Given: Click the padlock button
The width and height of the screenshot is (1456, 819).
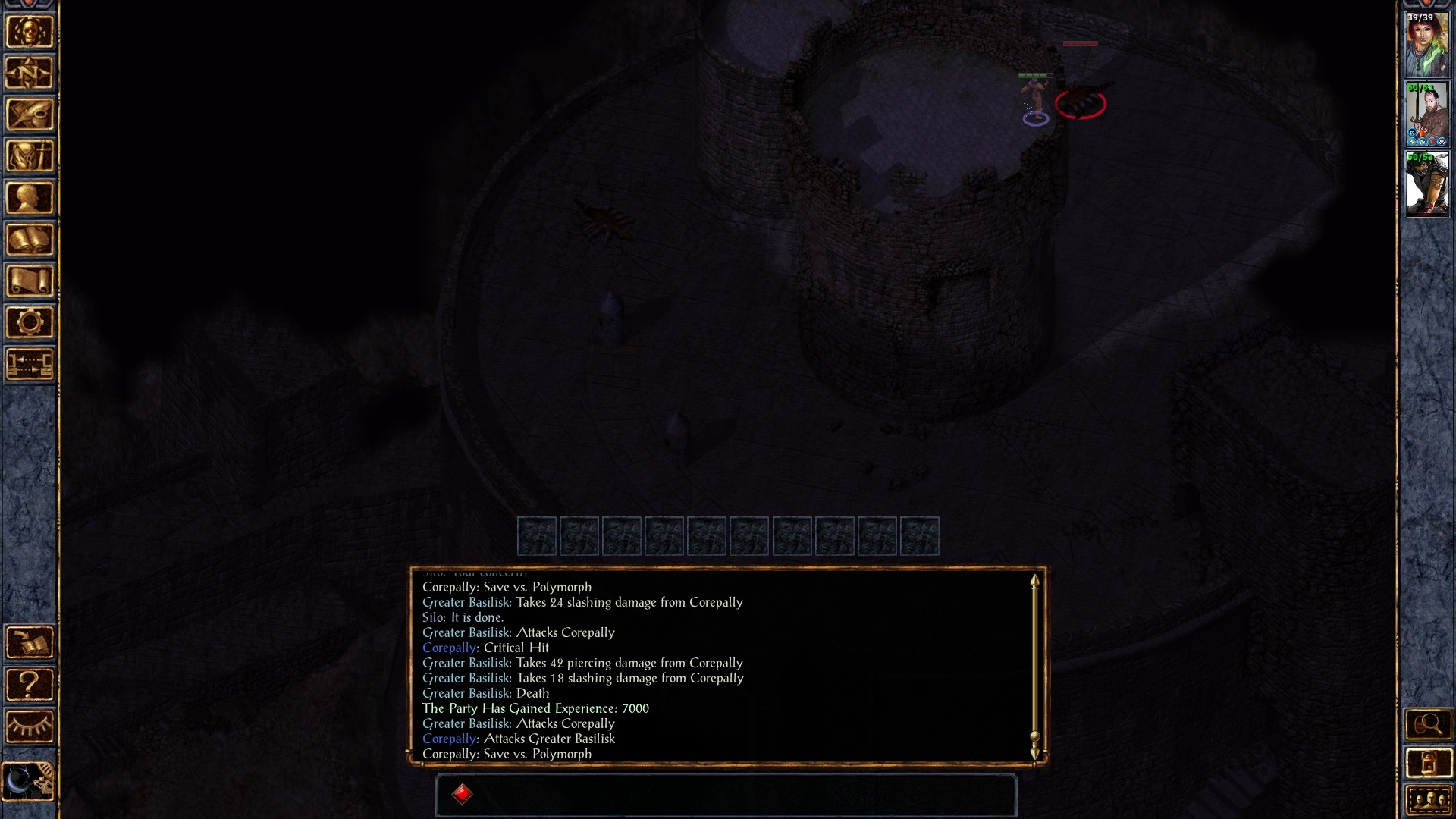Looking at the screenshot, I should [1428, 763].
